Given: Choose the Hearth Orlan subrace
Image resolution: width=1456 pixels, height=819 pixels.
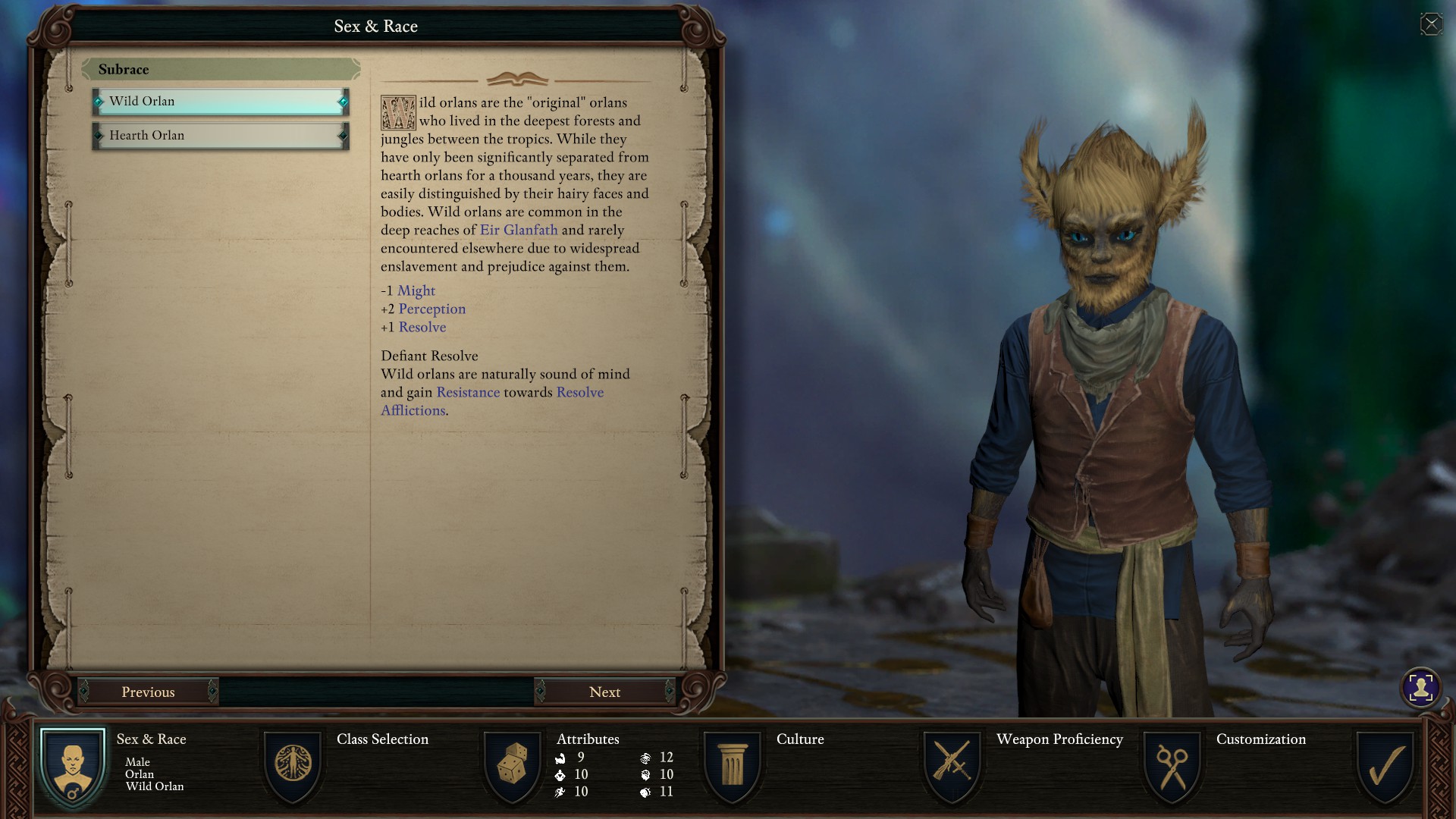Looking at the screenshot, I should coord(220,136).
